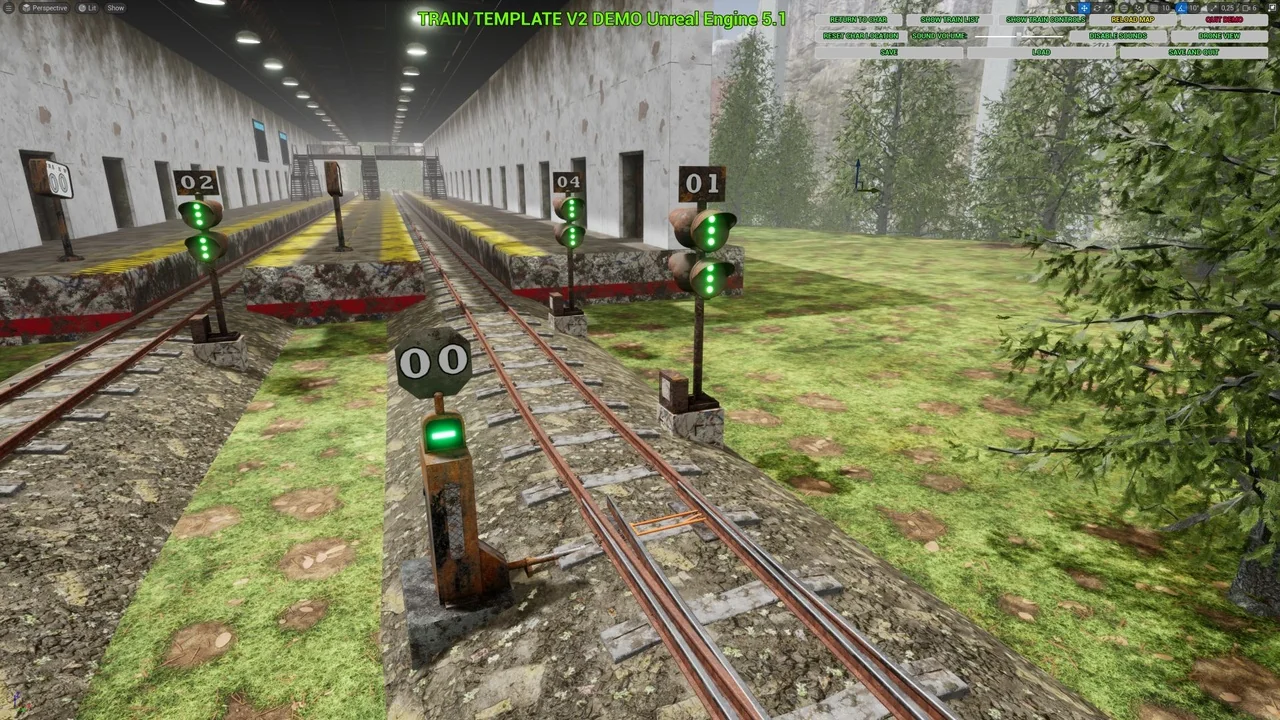This screenshot has height=720, width=1280.
Task: Adjust the Sound Volume slider
Action: 1017,35
